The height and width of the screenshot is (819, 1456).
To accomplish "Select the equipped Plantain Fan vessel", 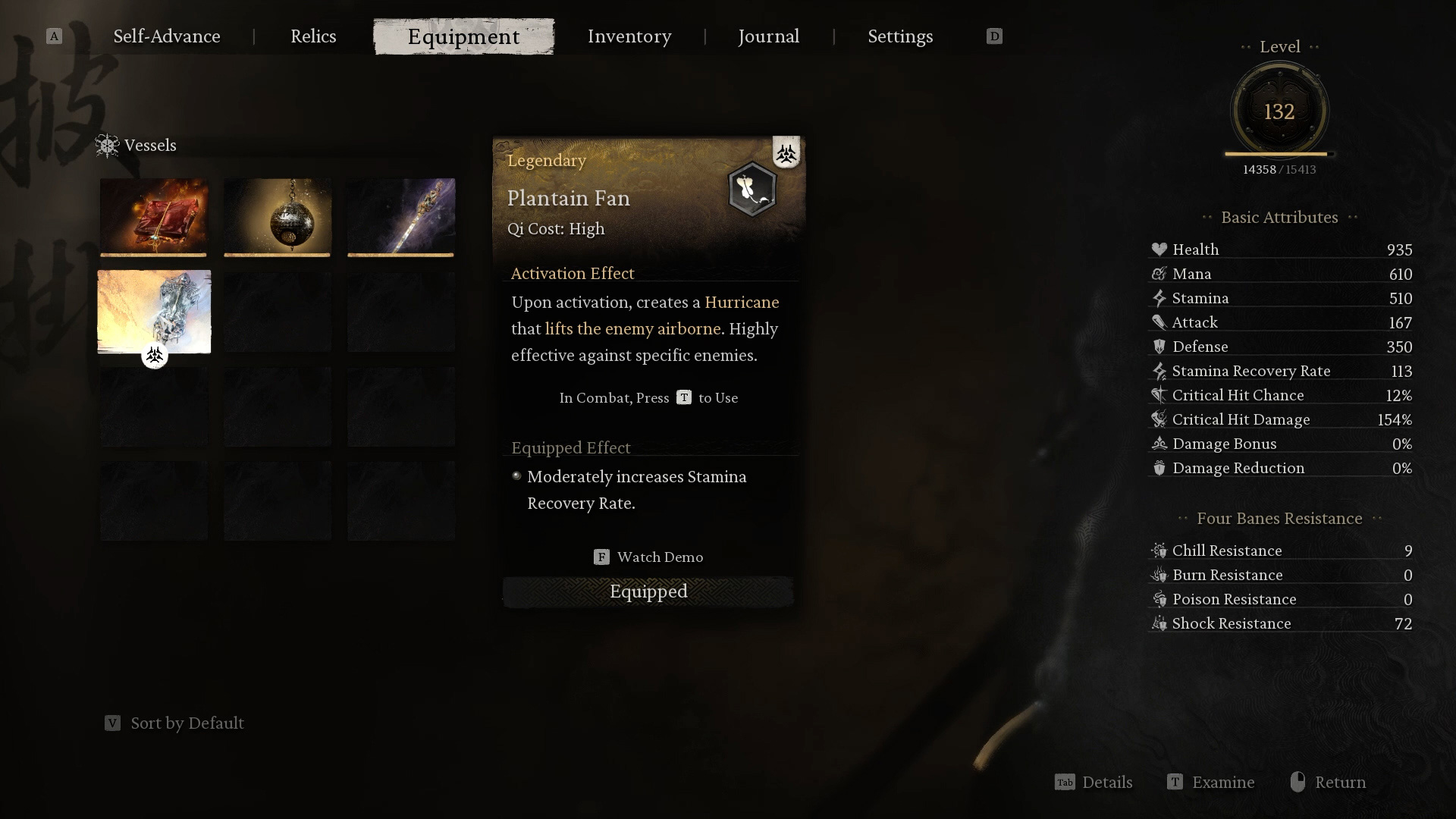I will click(x=154, y=312).
